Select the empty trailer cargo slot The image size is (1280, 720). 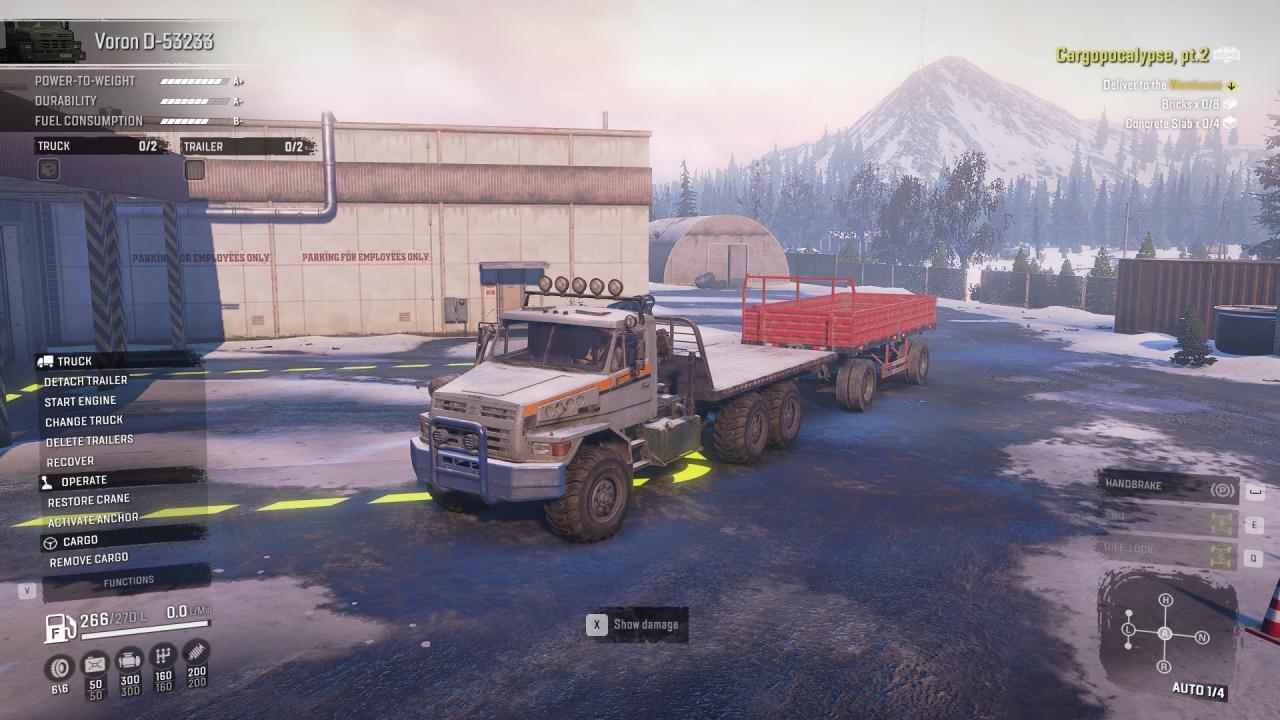[195, 170]
